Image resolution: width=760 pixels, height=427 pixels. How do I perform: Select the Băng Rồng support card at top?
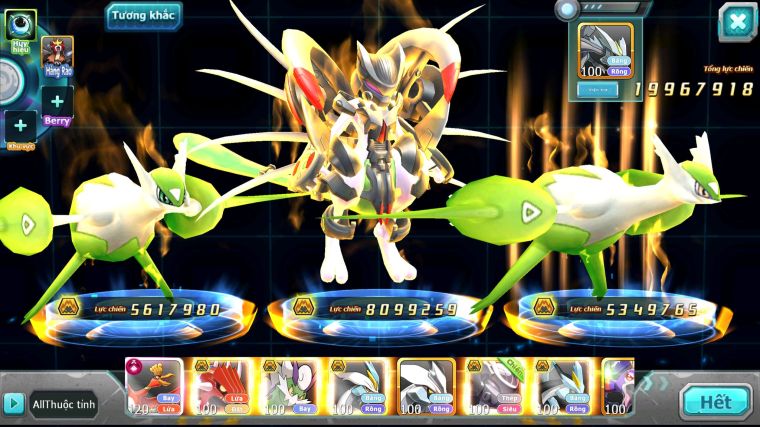click(x=606, y=51)
